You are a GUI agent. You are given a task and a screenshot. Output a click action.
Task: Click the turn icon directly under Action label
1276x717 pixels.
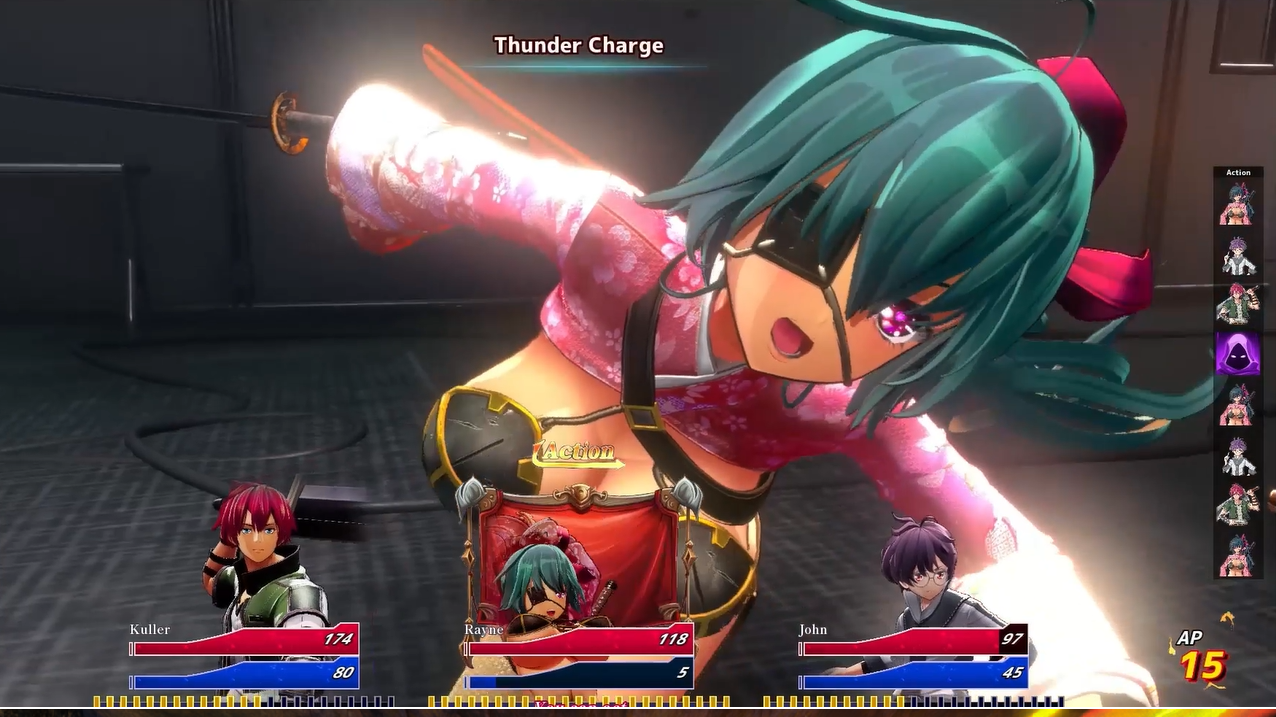click(x=1238, y=204)
